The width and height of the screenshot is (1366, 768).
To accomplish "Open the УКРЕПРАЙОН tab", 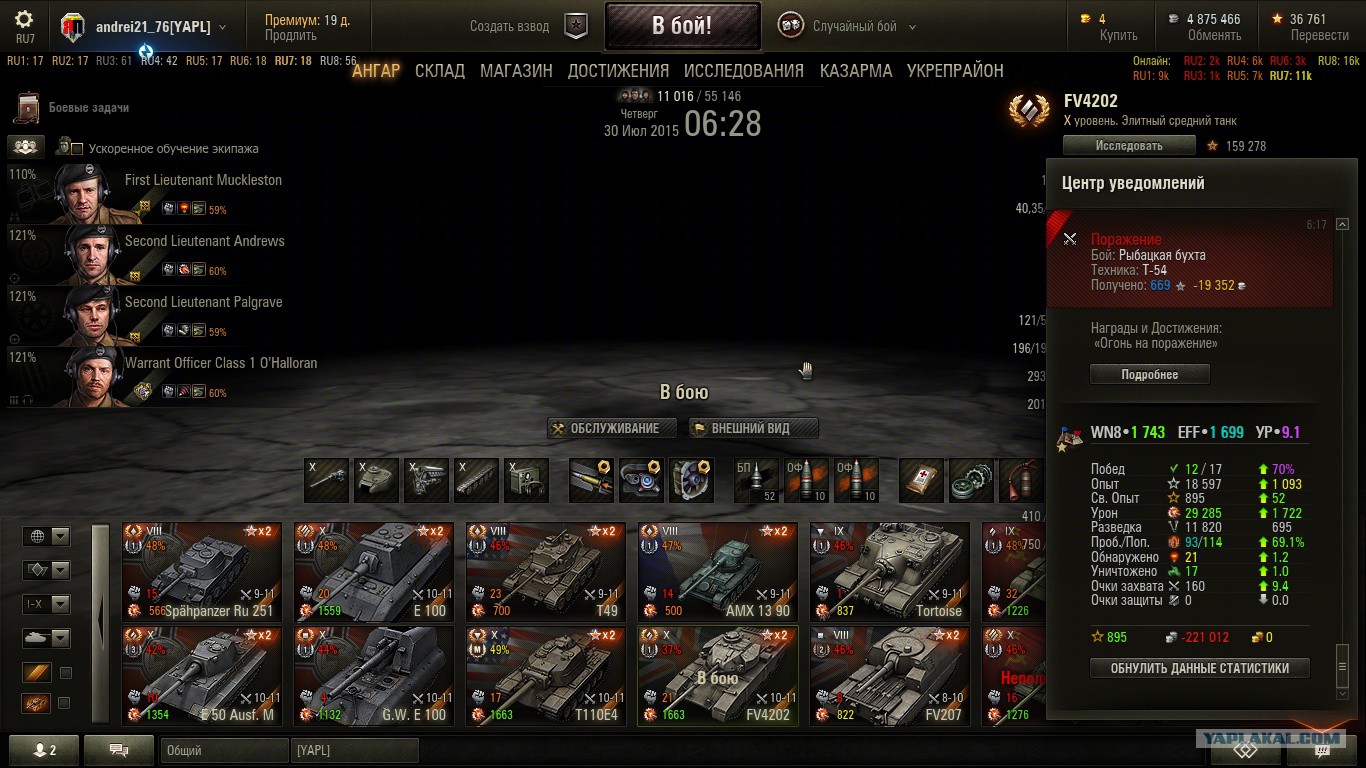I will (x=955, y=71).
